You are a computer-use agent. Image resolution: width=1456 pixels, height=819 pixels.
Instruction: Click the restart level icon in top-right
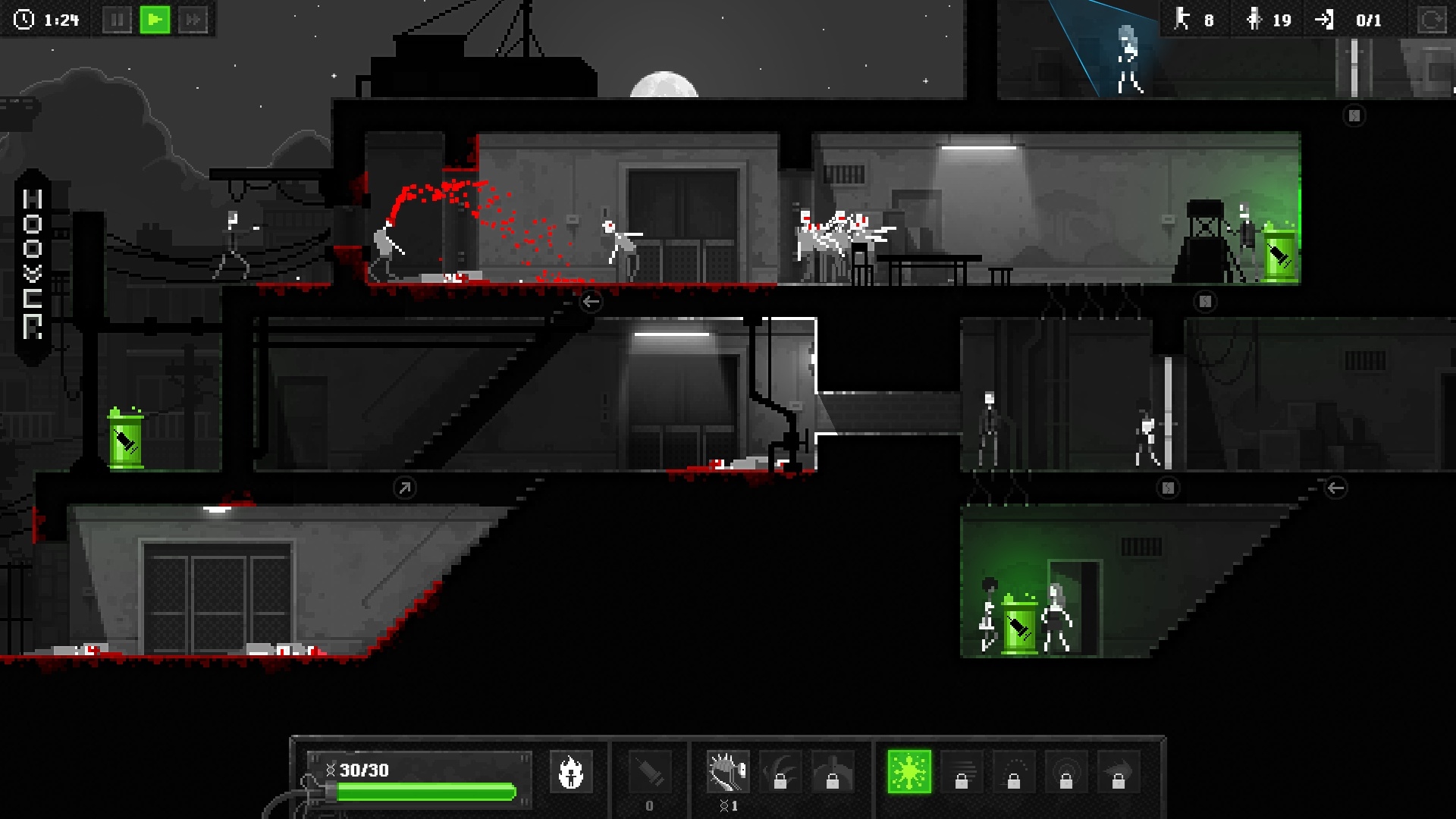tap(1432, 20)
